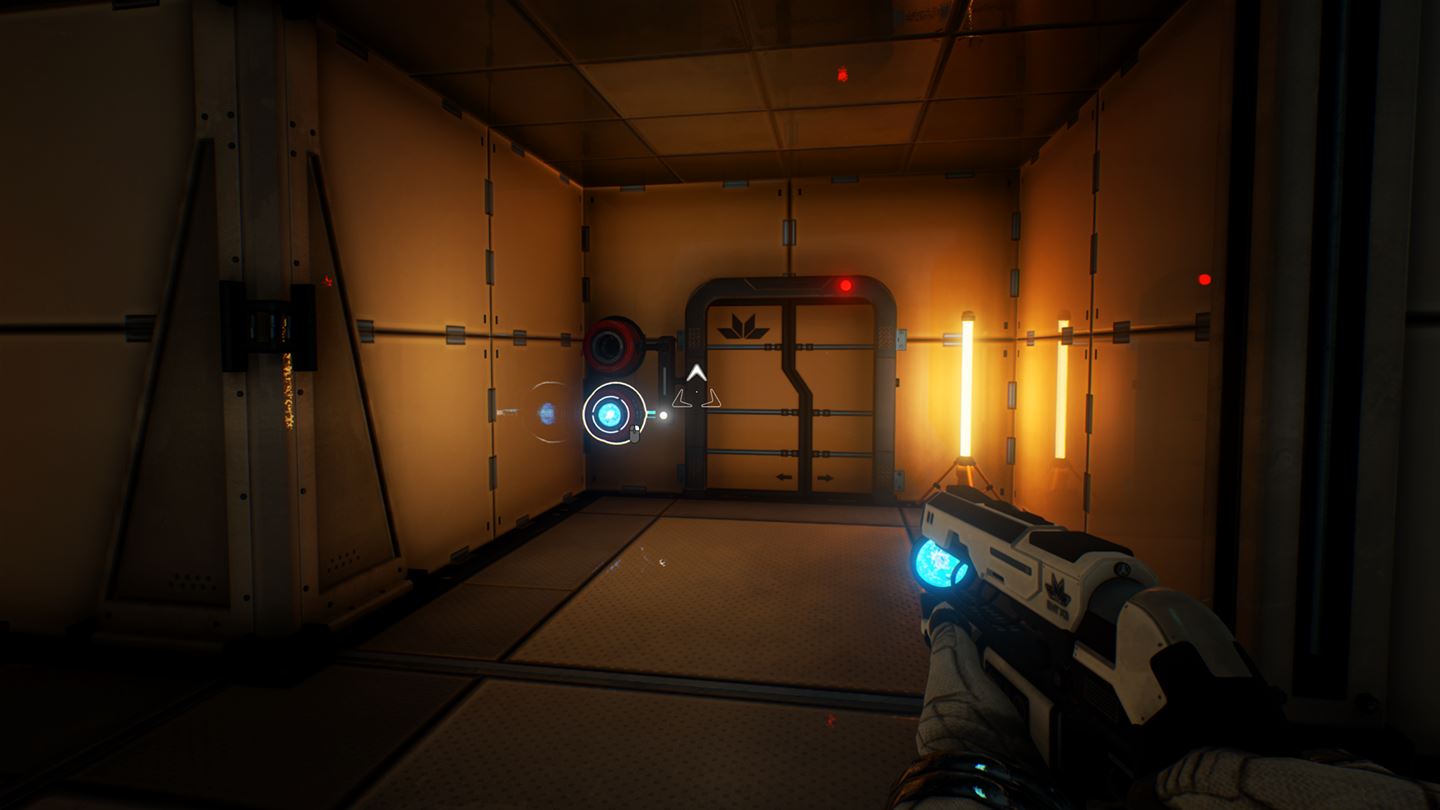Click the upward arrow HUD indicator
The height and width of the screenshot is (810, 1440).
tap(697, 371)
